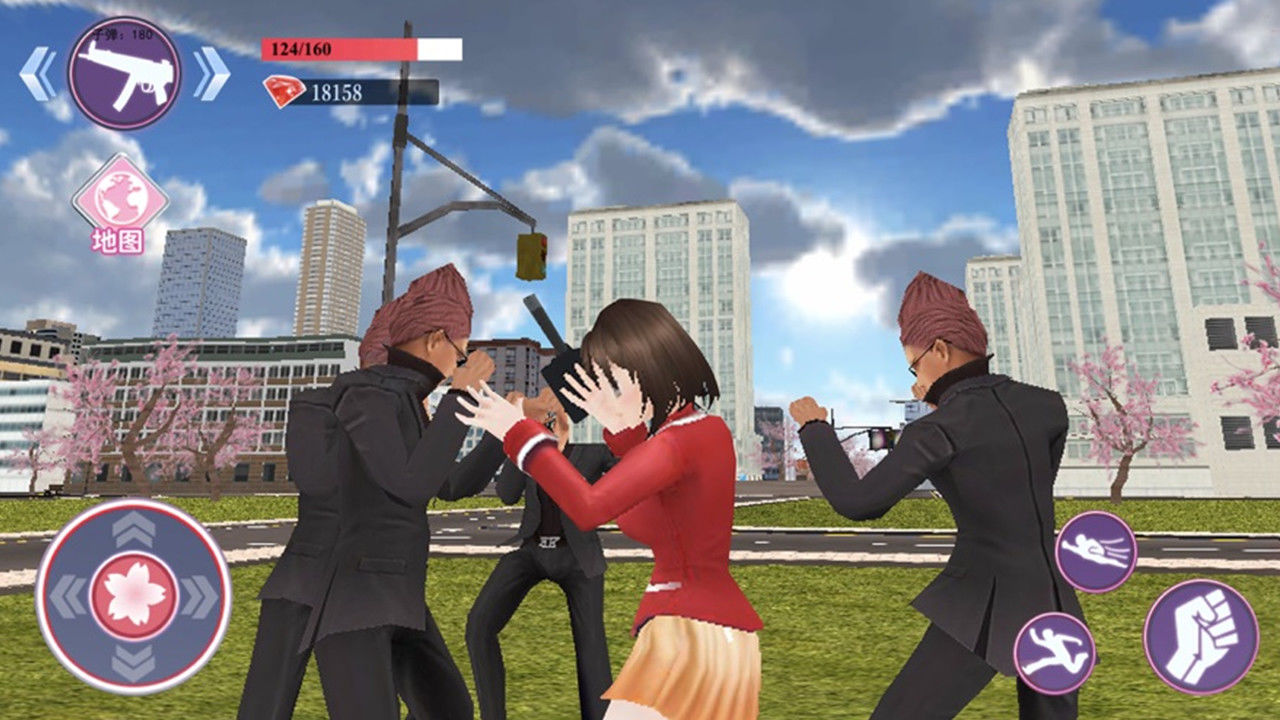Move backward with the joystick down arrow

[x=134, y=663]
